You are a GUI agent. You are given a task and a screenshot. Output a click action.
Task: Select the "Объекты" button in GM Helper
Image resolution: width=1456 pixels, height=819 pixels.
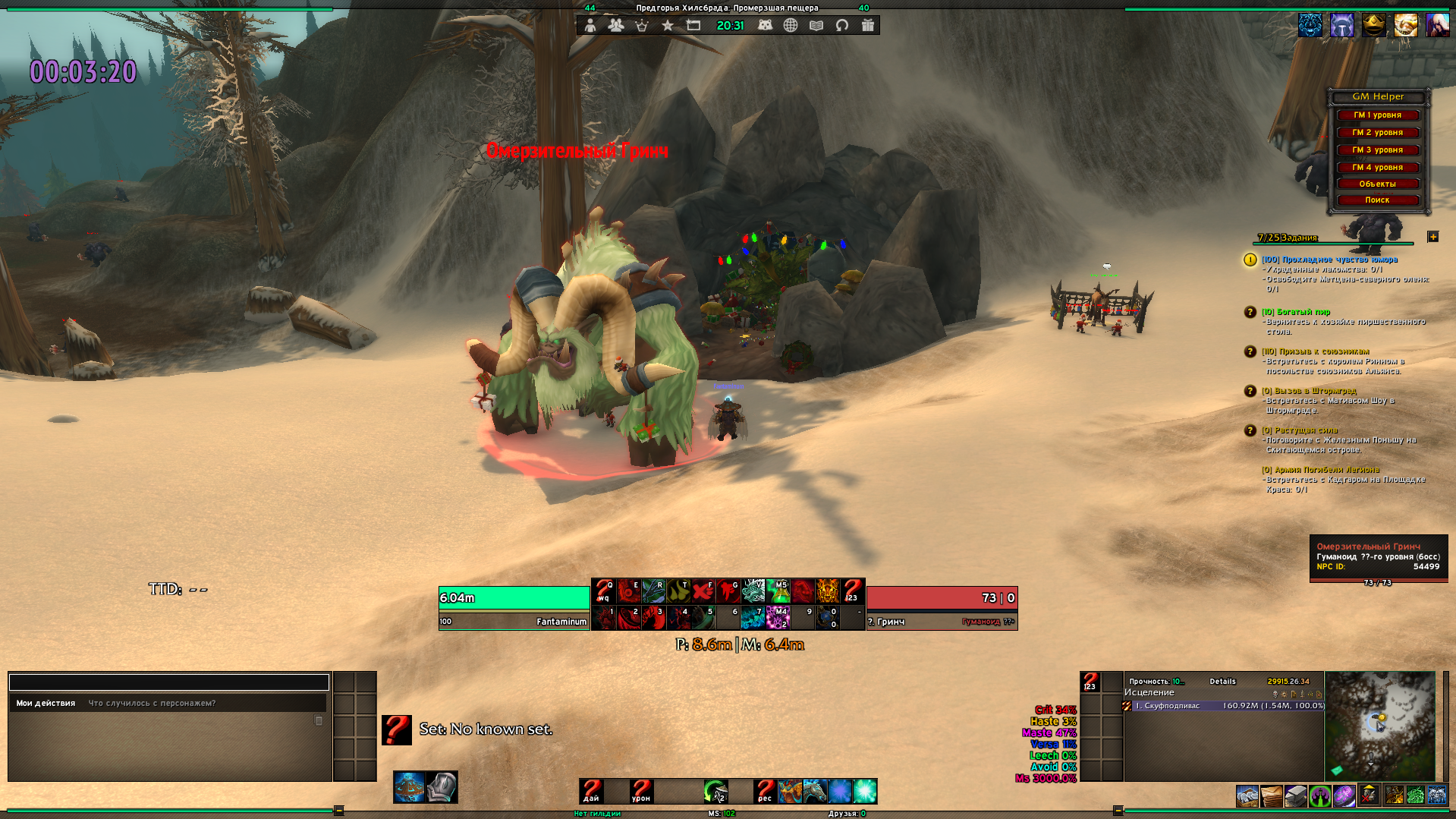pyautogui.click(x=1377, y=184)
